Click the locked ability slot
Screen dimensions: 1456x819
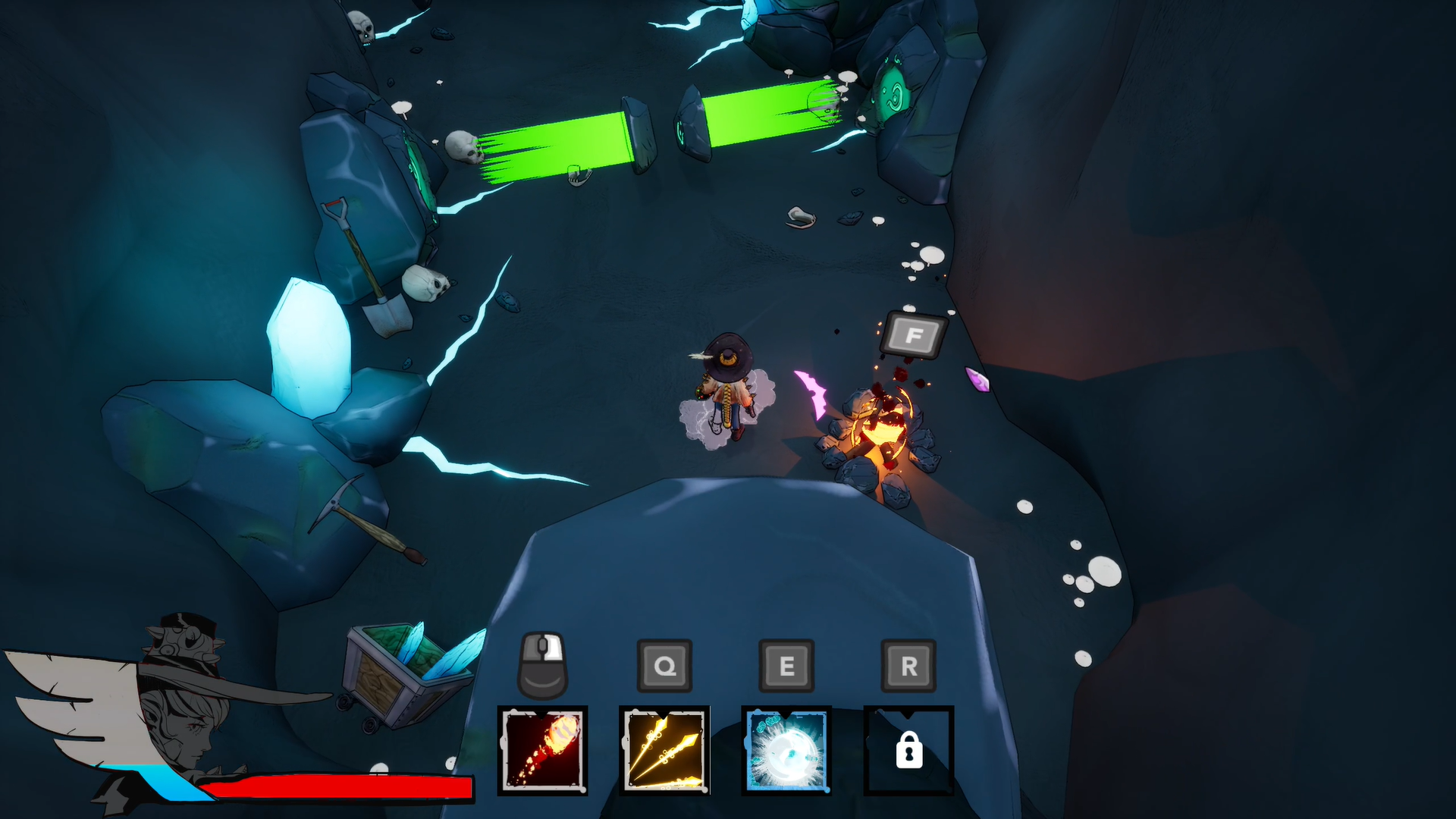point(908,750)
